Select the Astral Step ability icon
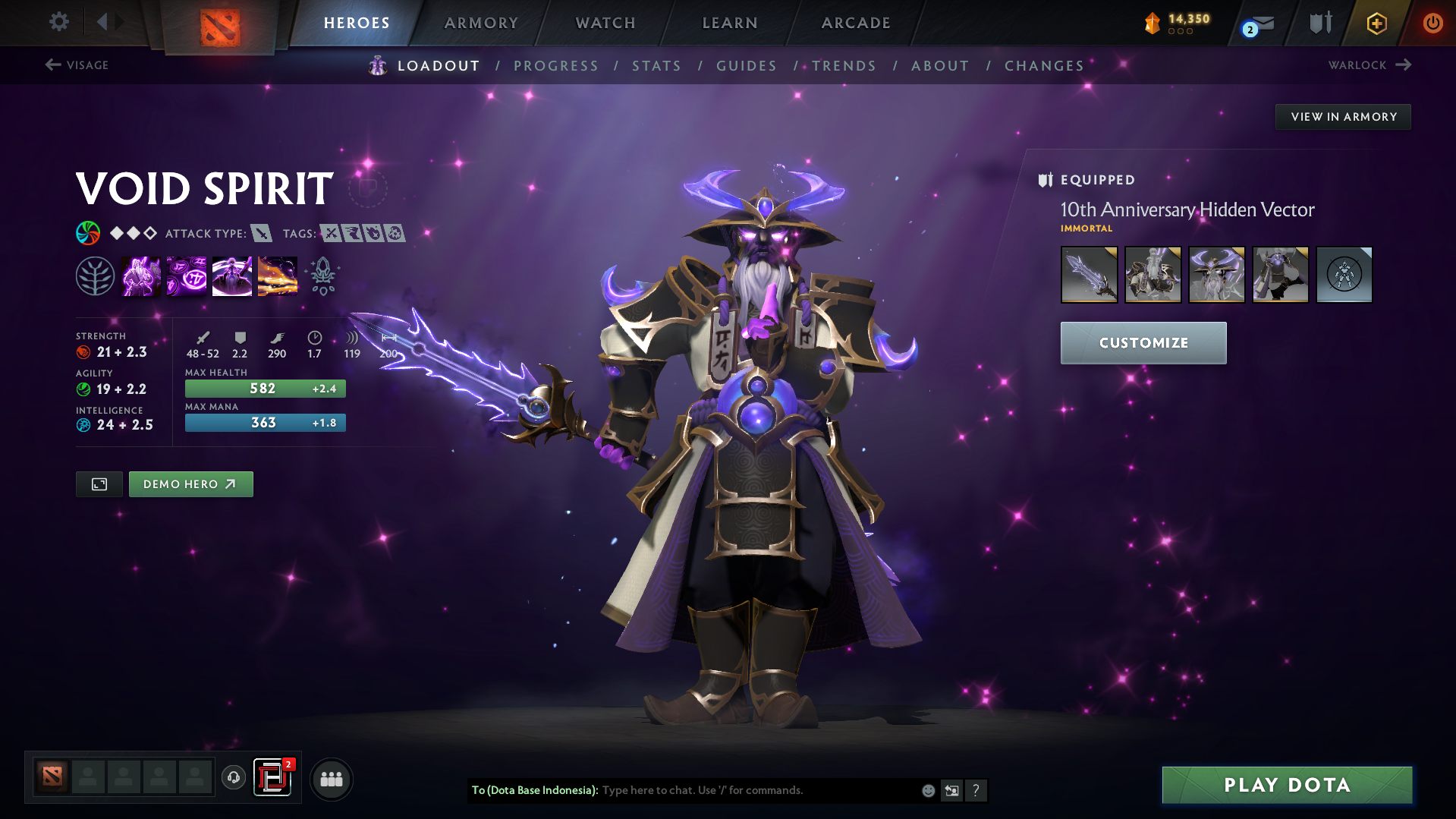 pos(278,275)
